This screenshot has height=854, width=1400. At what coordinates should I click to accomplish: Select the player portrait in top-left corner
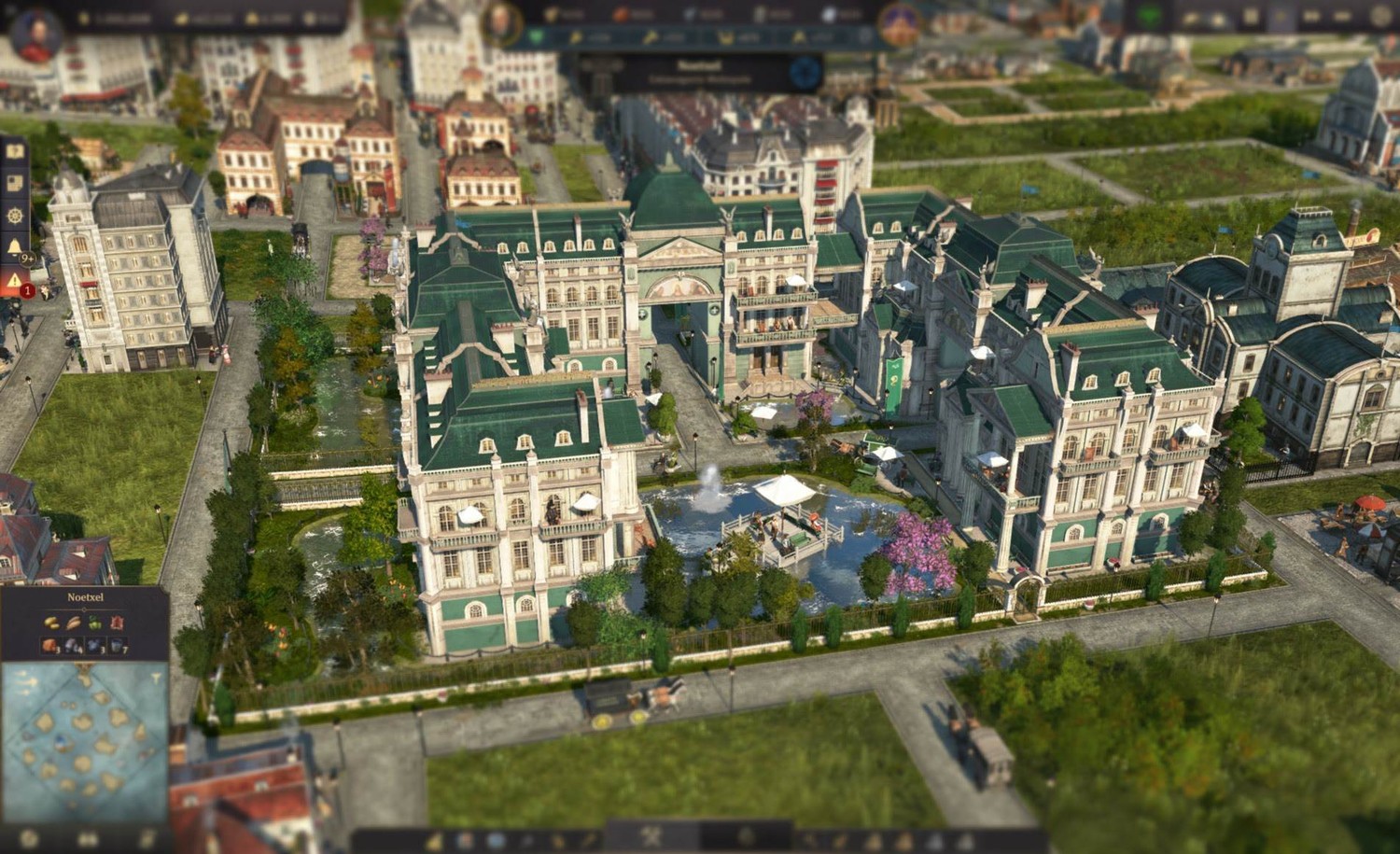(x=36, y=35)
